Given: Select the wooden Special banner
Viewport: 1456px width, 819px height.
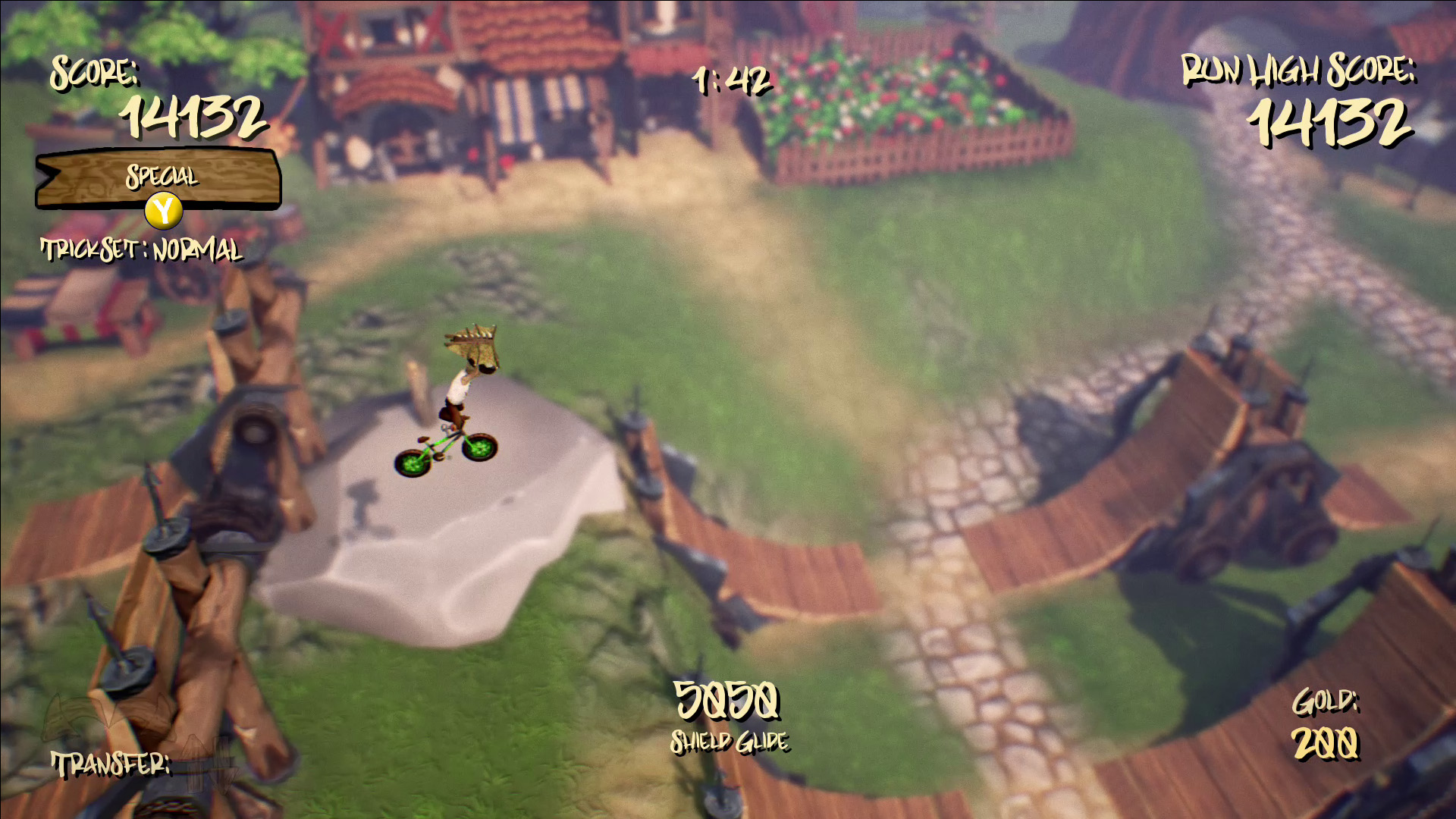Looking at the screenshot, I should click(x=159, y=178).
